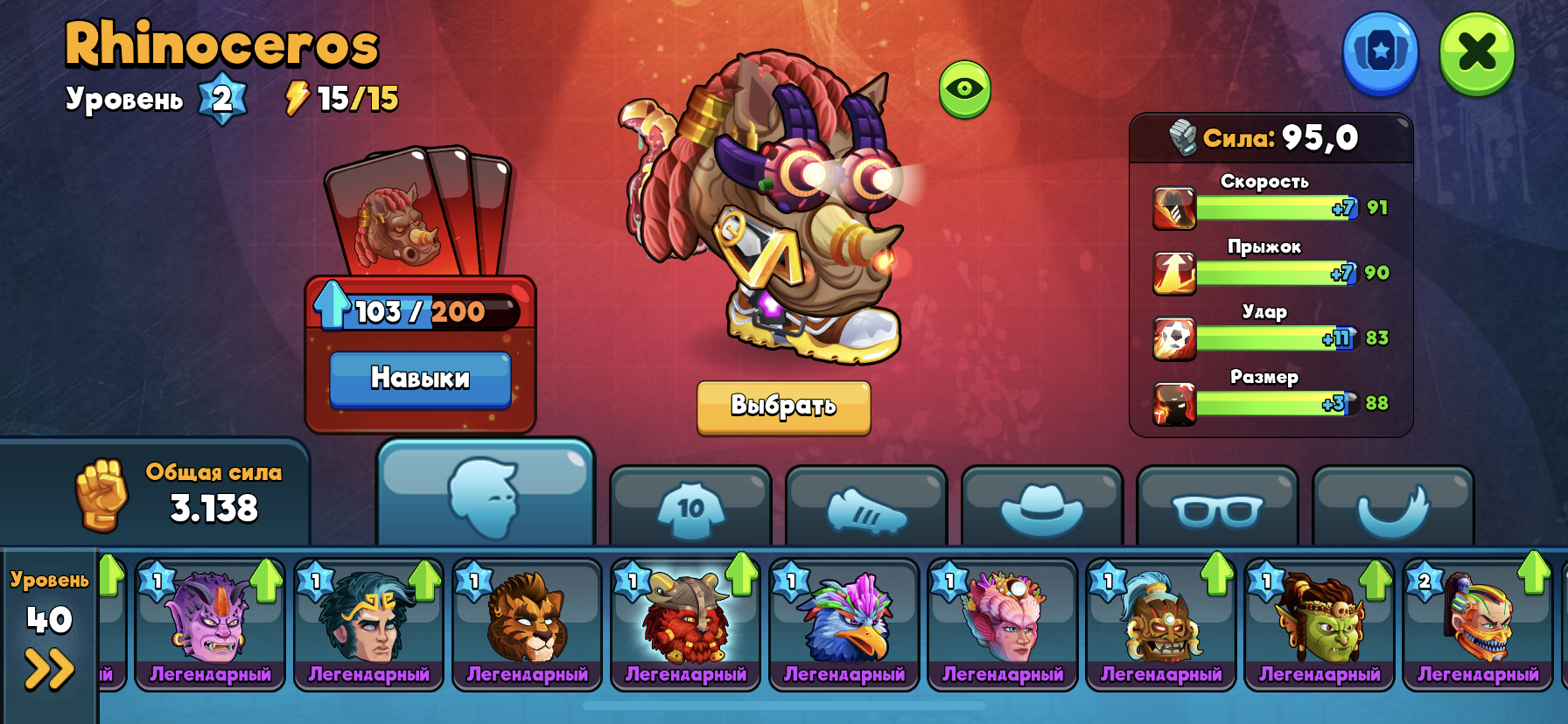The image size is (1568, 724).
Task: Choose the pink-haired mermaid character card
Action: click(x=1002, y=624)
